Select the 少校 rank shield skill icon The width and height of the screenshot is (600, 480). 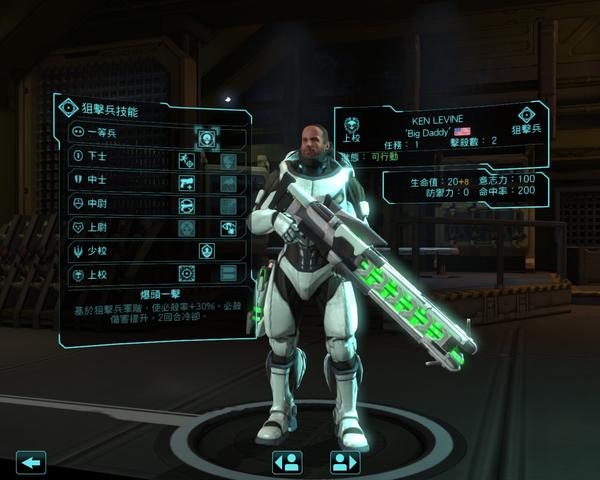[206, 251]
